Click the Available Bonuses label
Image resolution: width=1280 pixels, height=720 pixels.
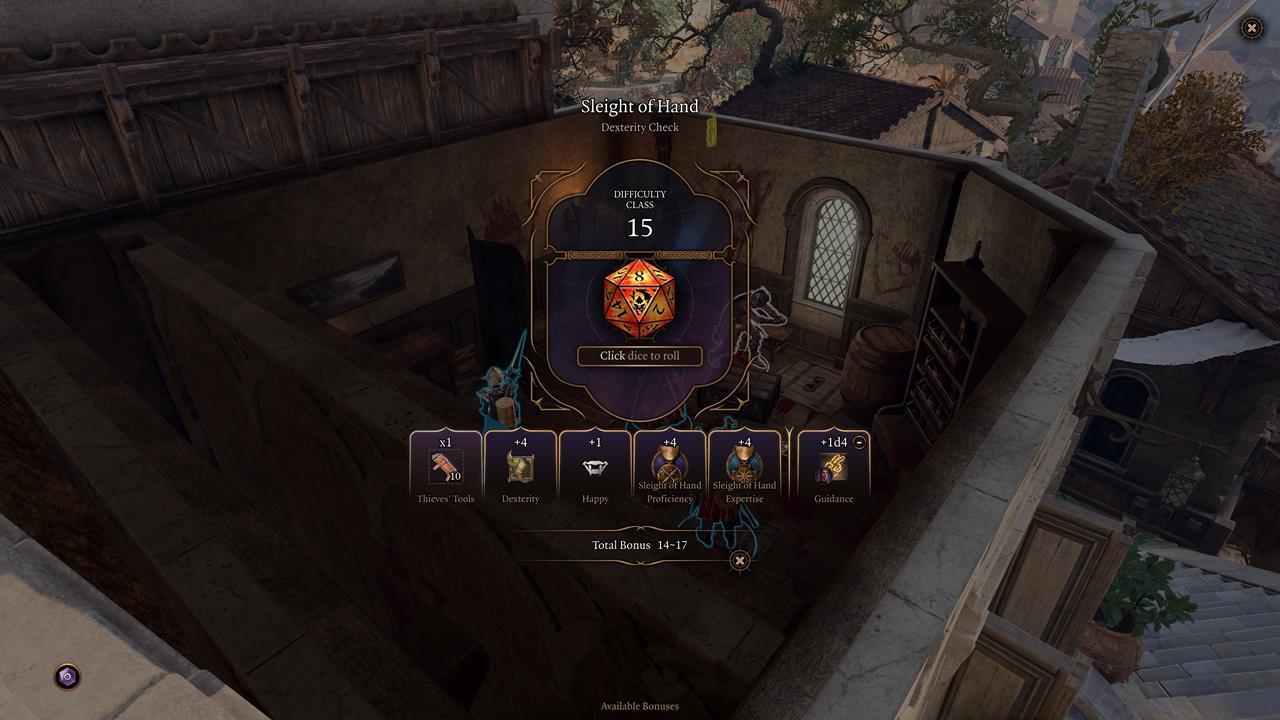tap(640, 706)
